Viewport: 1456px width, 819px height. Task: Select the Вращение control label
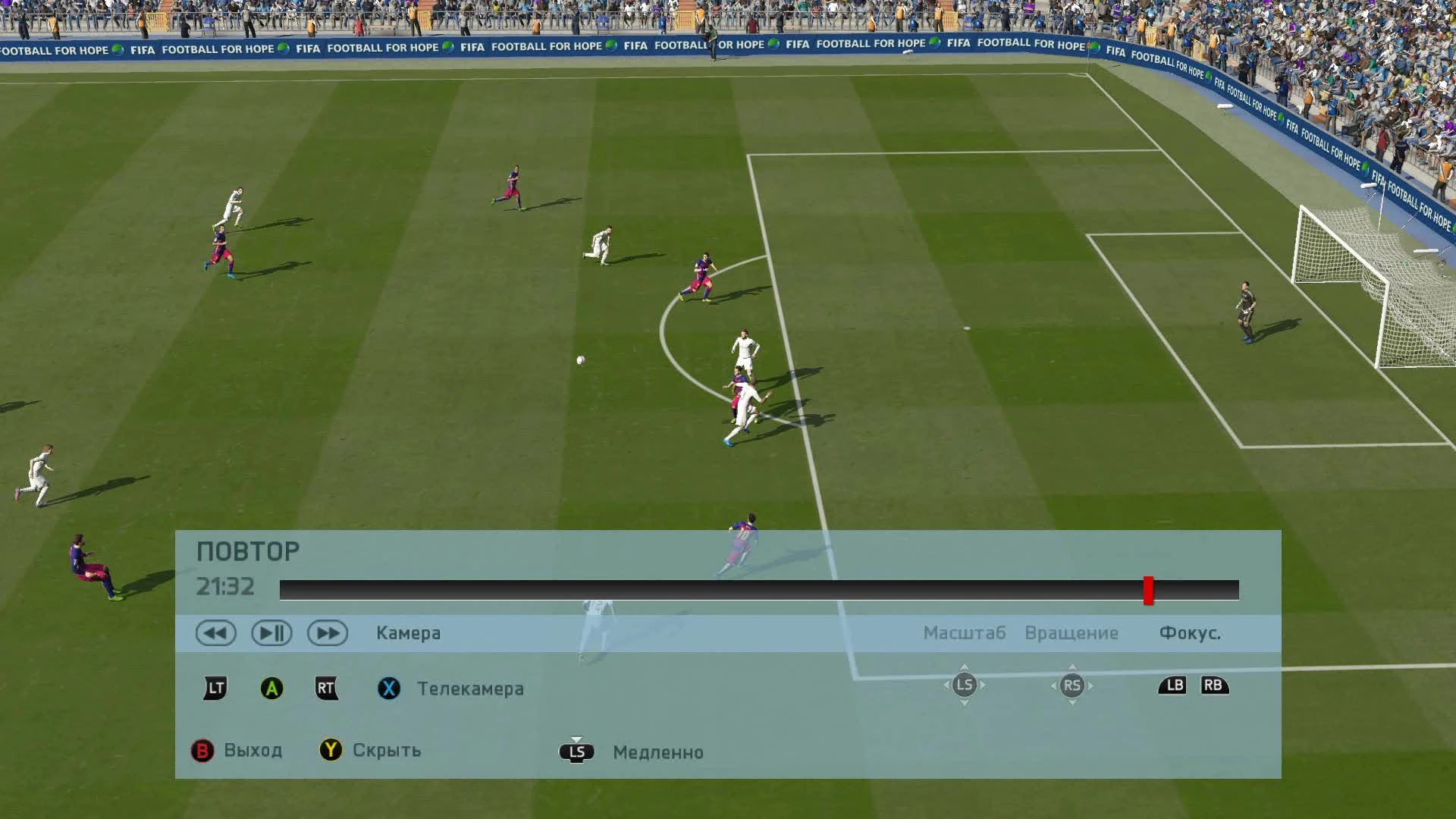point(1072,633)
